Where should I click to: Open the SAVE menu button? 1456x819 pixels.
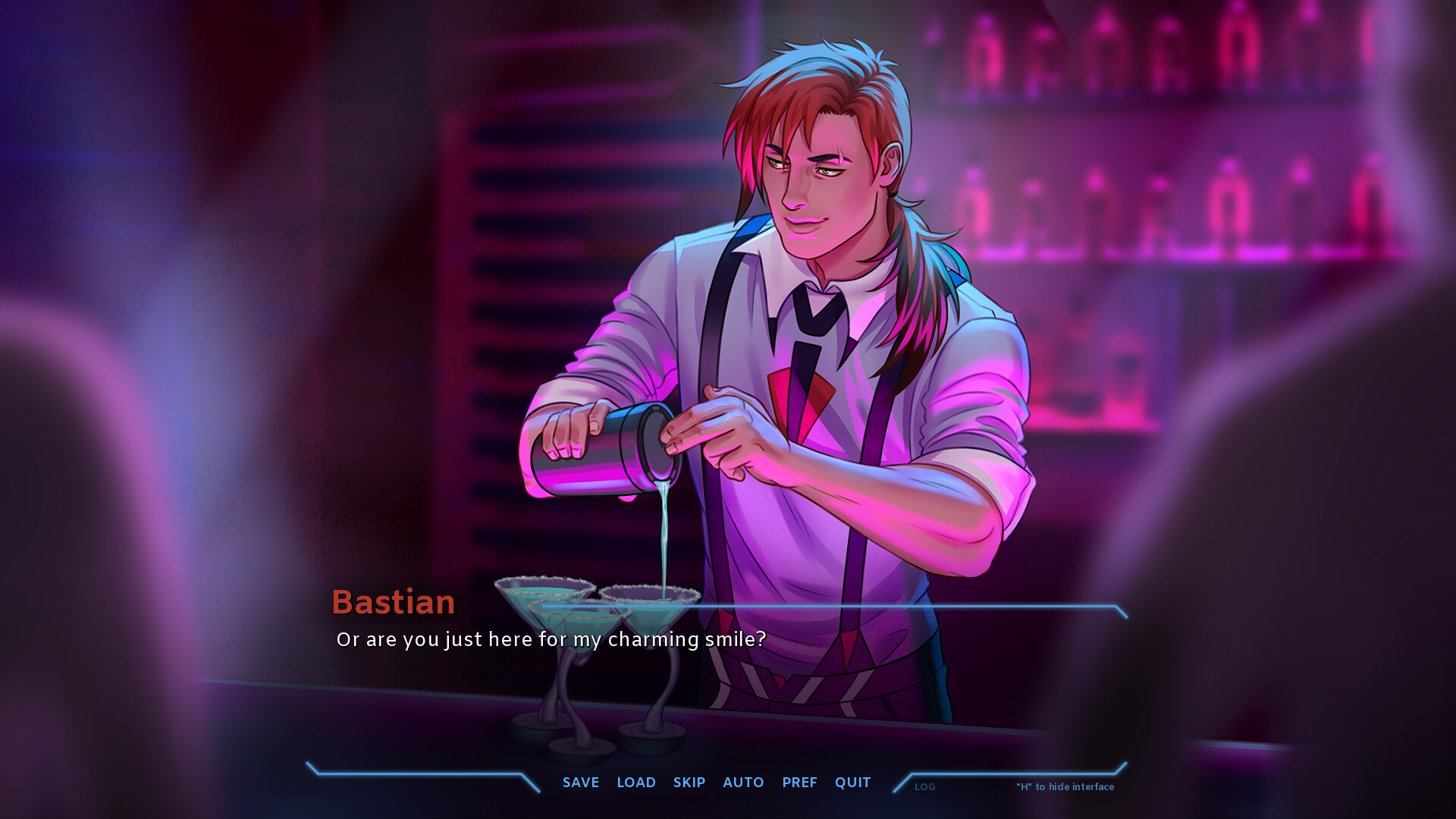point(580,783)
